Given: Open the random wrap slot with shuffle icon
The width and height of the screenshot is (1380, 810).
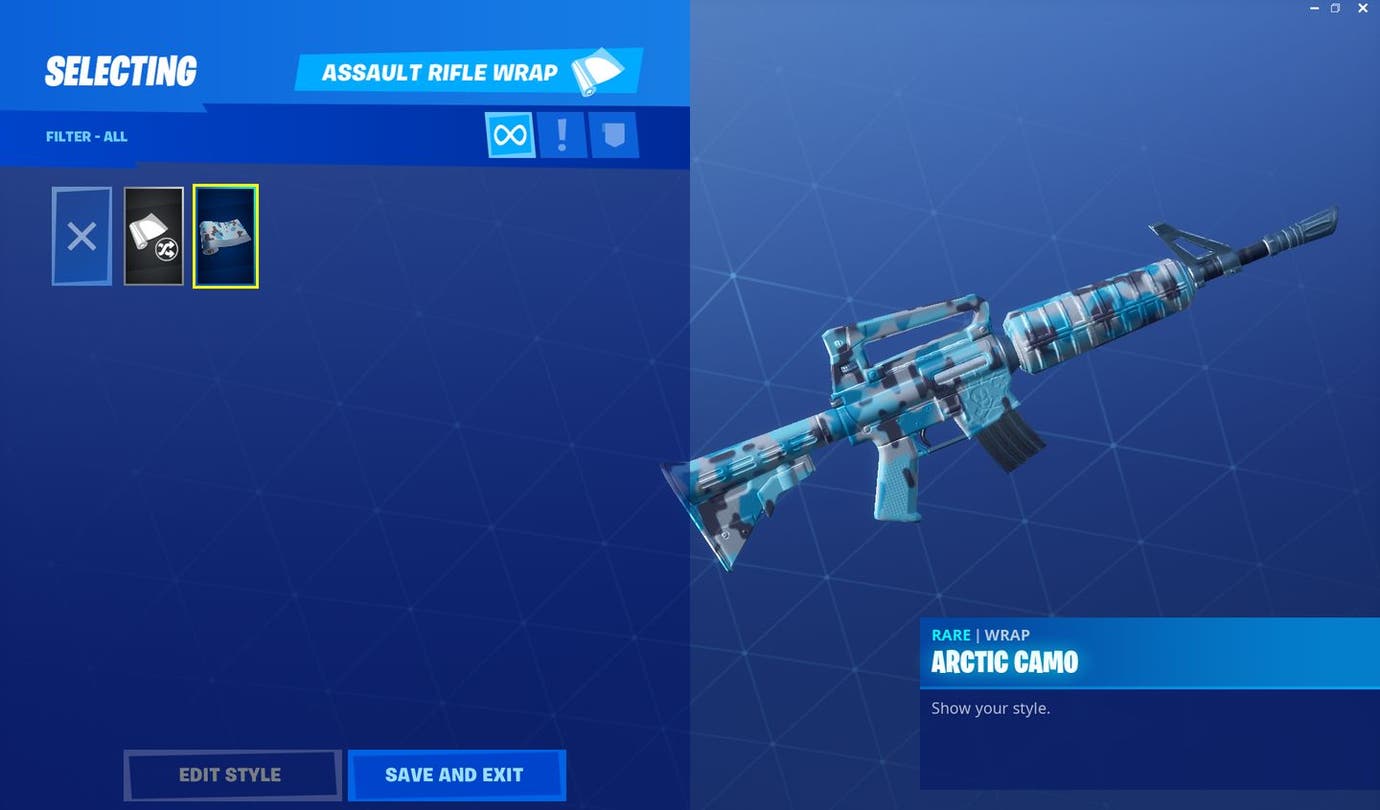Looking at the screenshot, I should coord(153,236).
